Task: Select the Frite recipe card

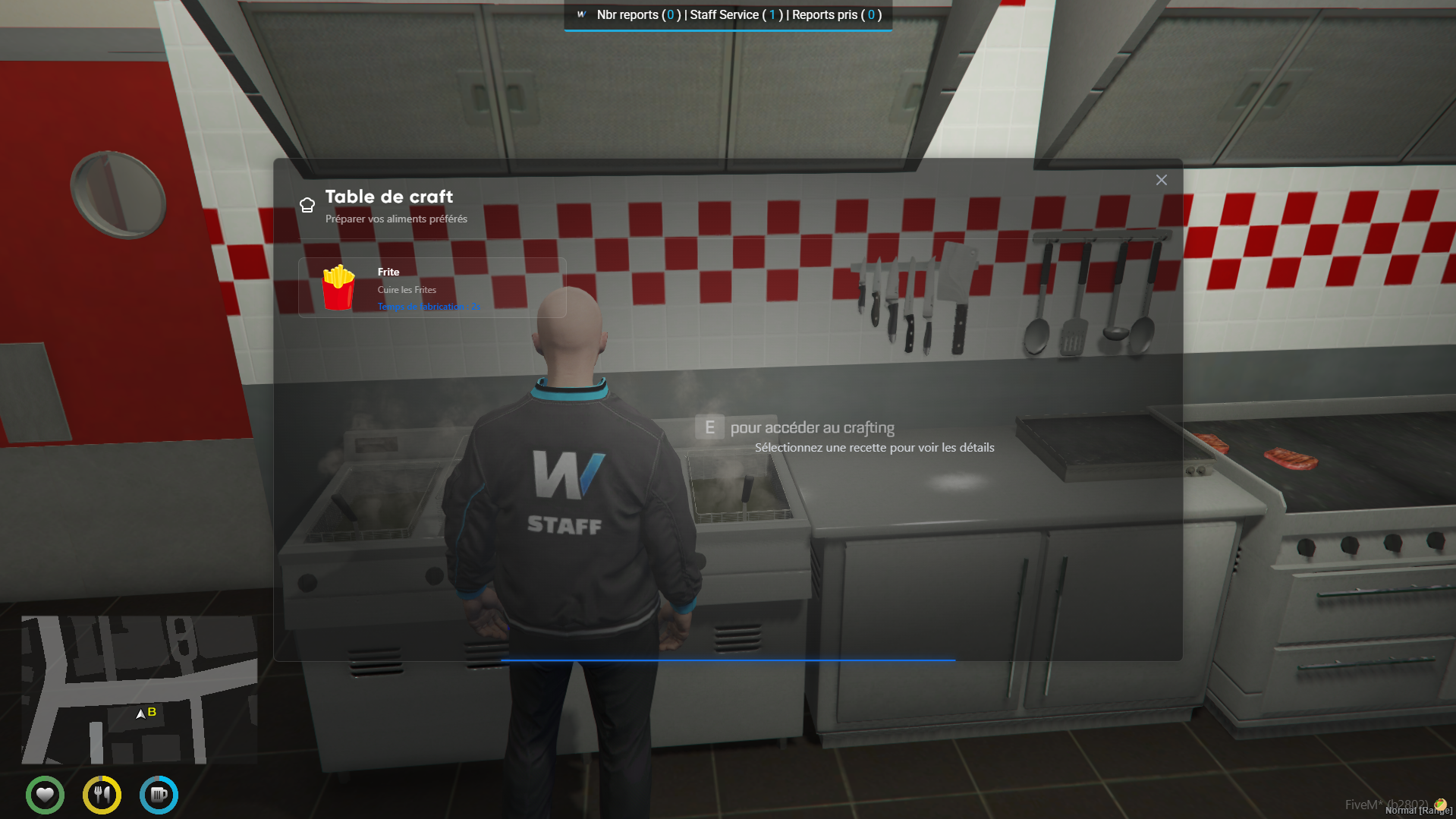Action: tap(432, 288)
